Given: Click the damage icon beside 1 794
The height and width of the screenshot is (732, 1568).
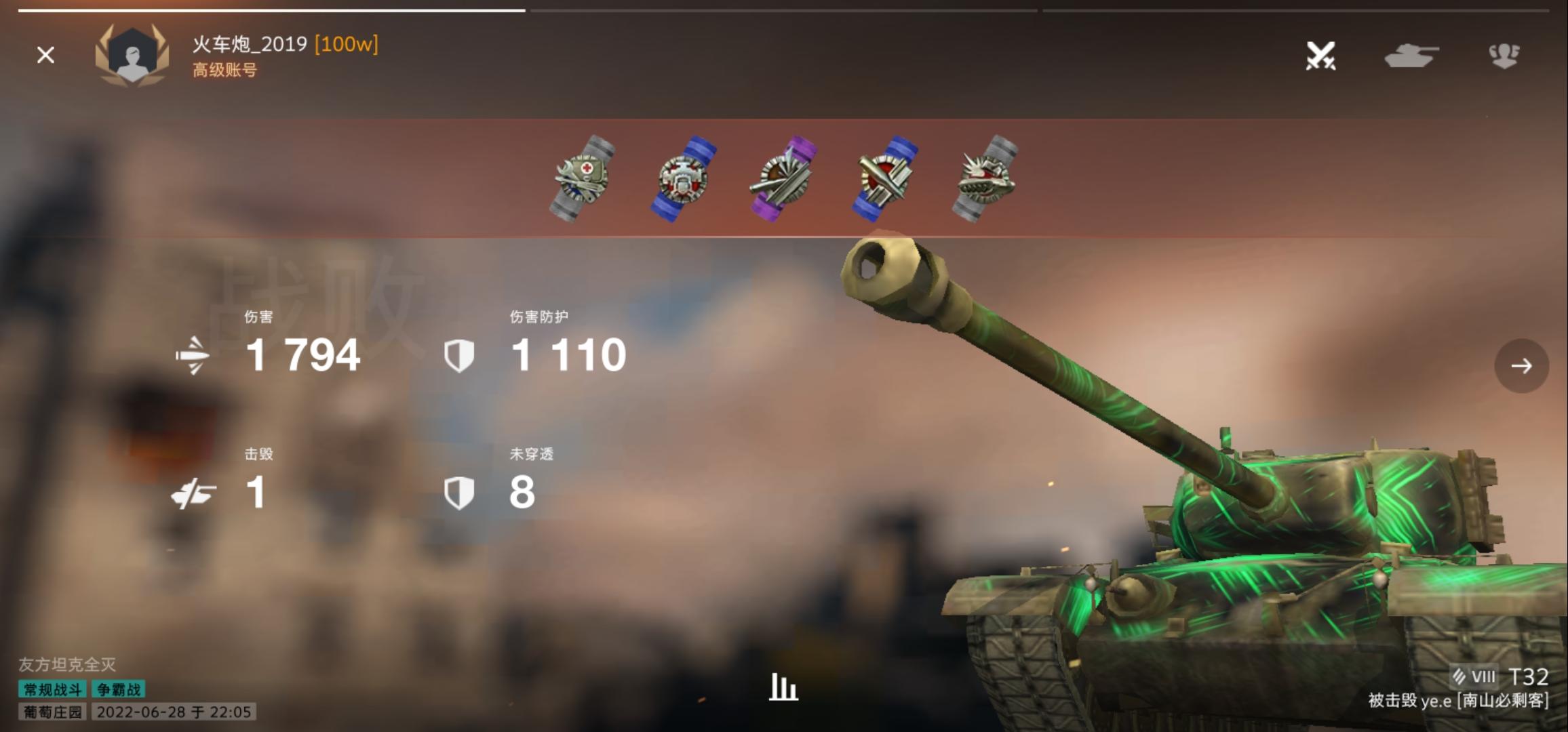Looking at the screenshot, I should pyautogui.click(x=193, y=357).
